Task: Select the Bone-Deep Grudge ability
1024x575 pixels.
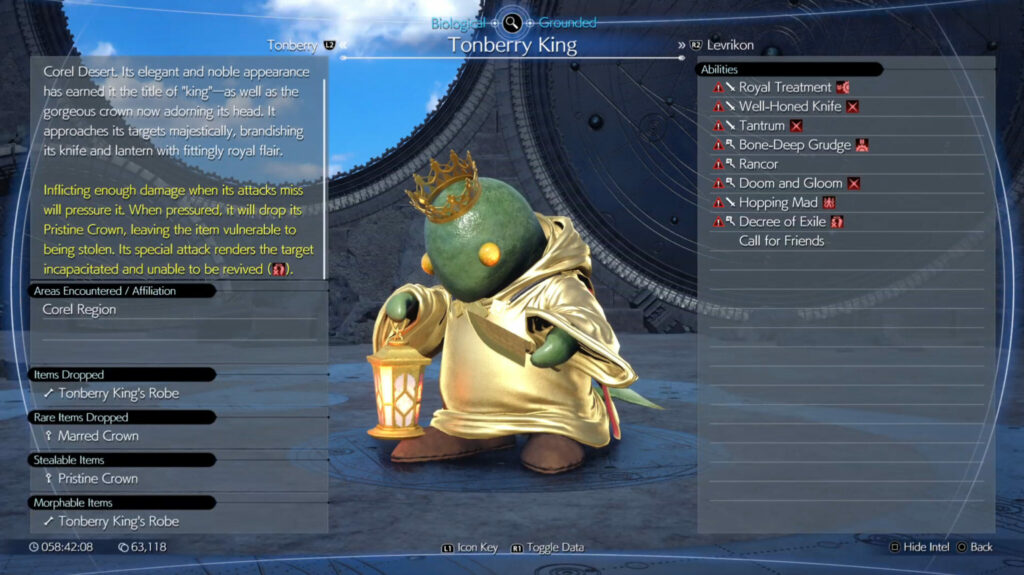Action: 794,145
